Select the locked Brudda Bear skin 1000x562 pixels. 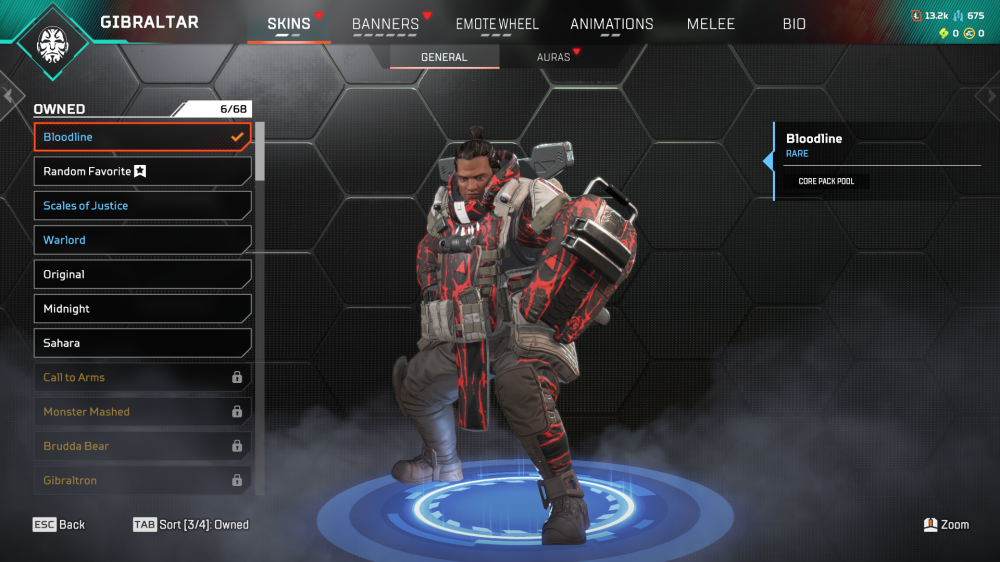click(x=142, y=446)
